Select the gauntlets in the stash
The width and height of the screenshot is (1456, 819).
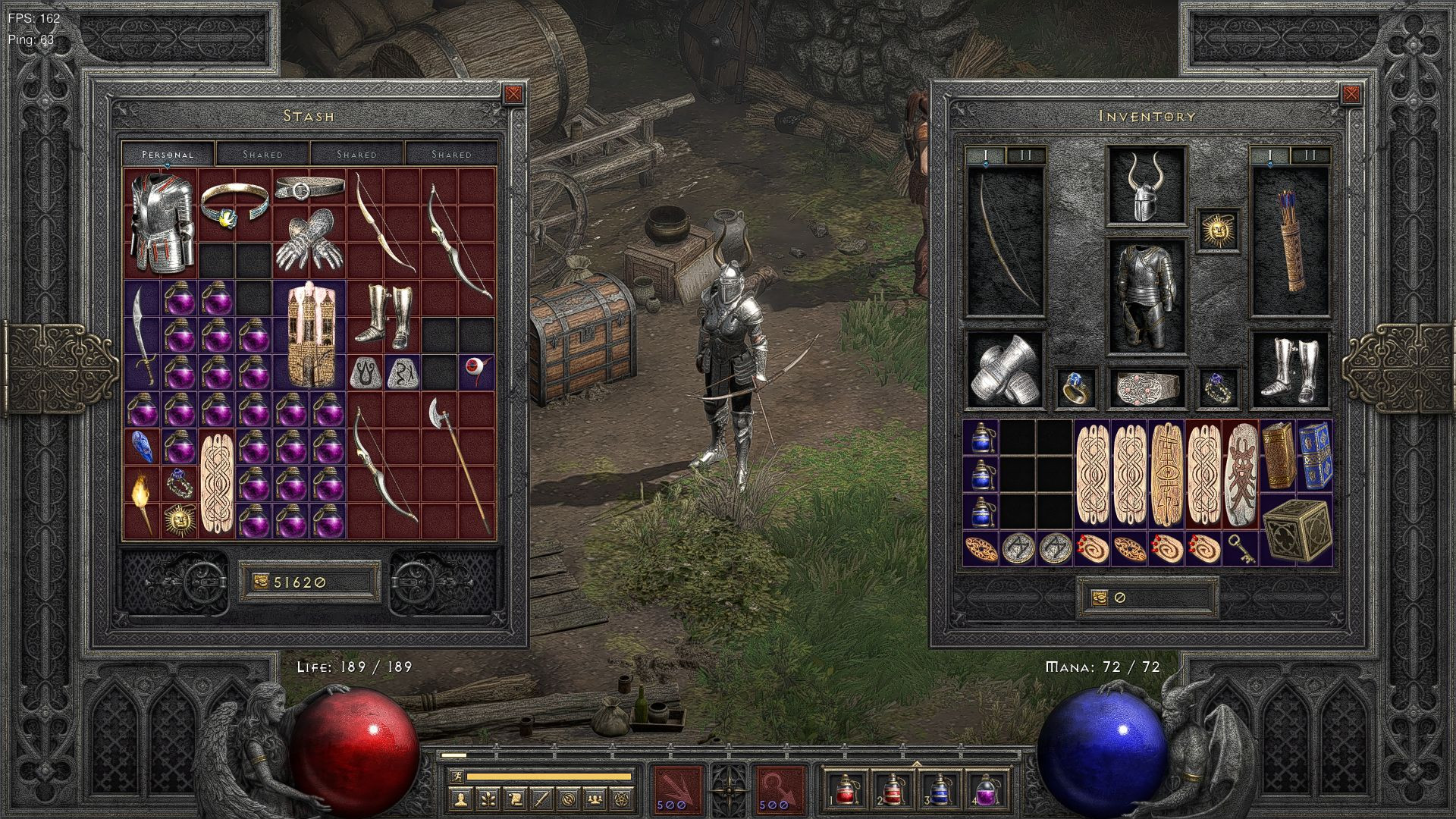coord(309,243)
